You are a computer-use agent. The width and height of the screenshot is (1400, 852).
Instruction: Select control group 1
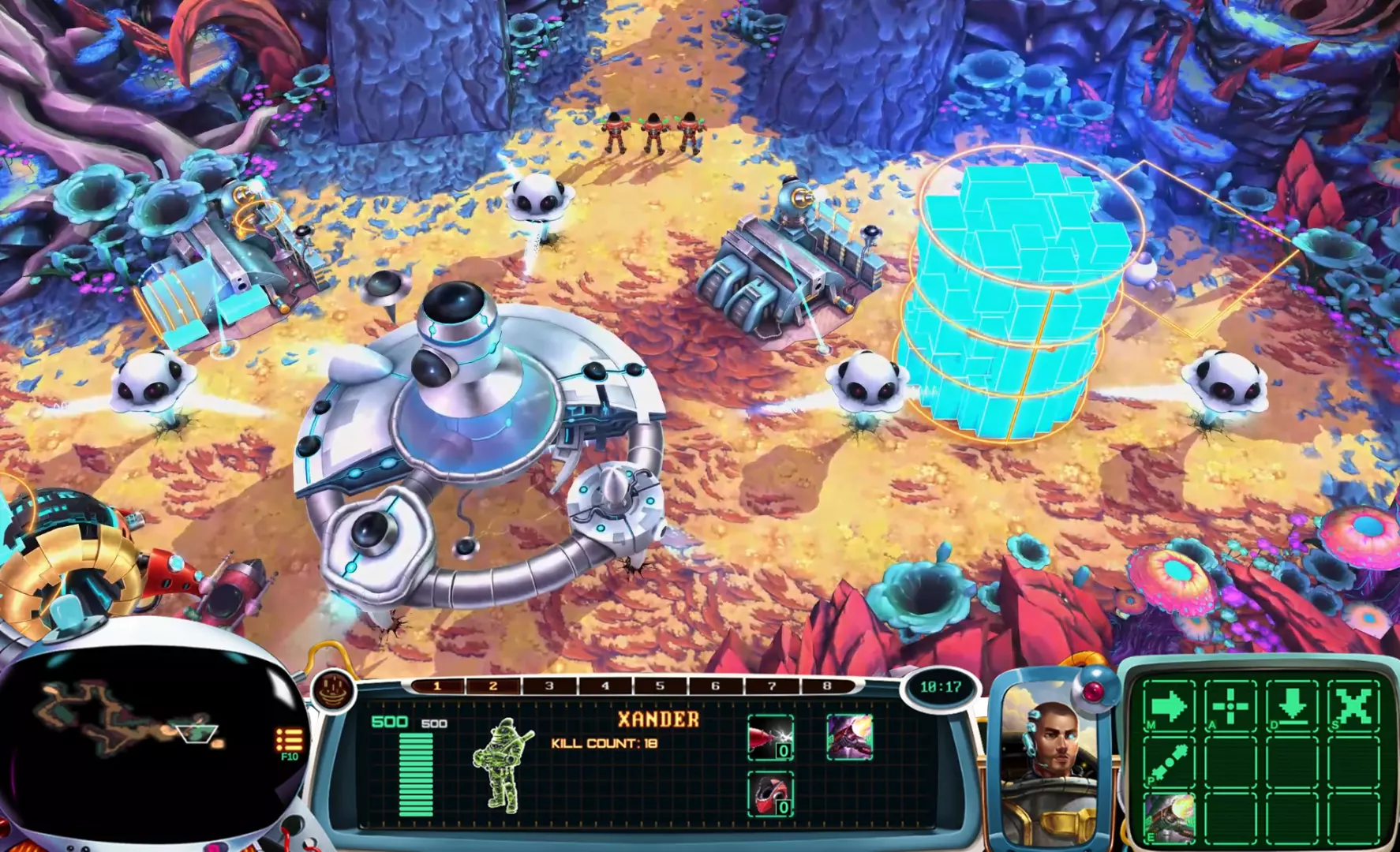[437, 686]
